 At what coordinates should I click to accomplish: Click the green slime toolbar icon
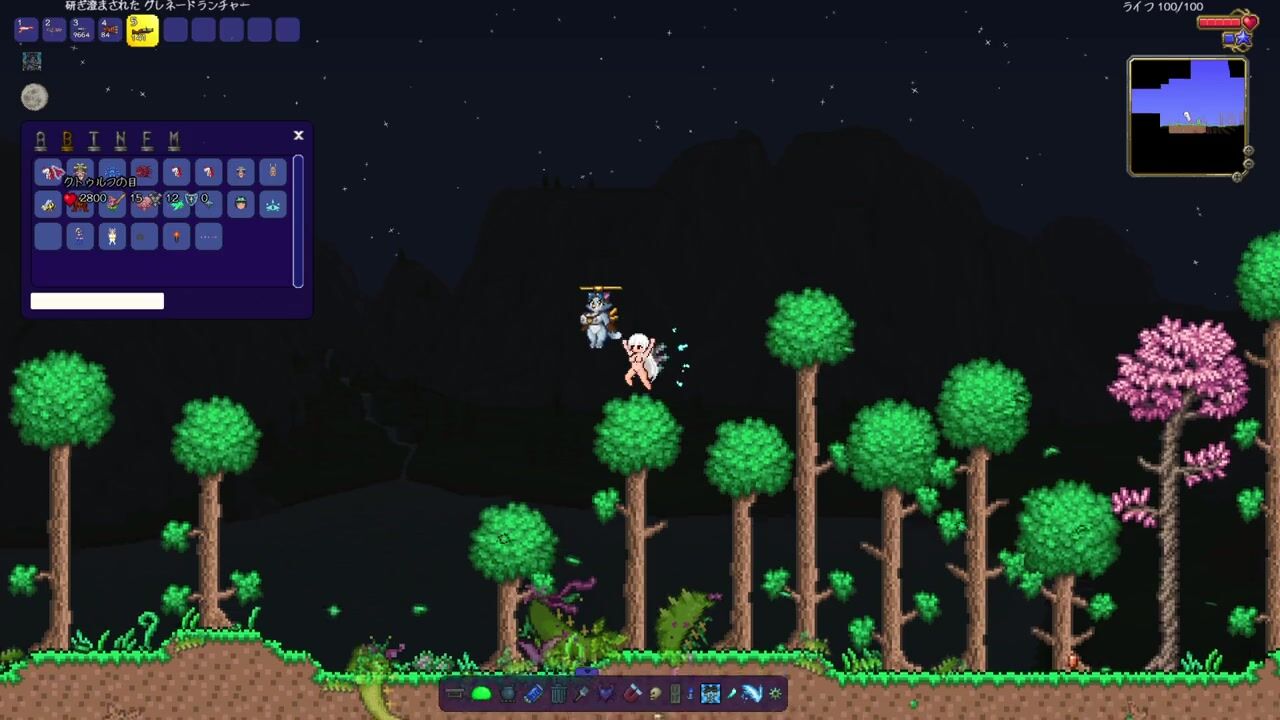pyautogui.click(x=481, y=693)
